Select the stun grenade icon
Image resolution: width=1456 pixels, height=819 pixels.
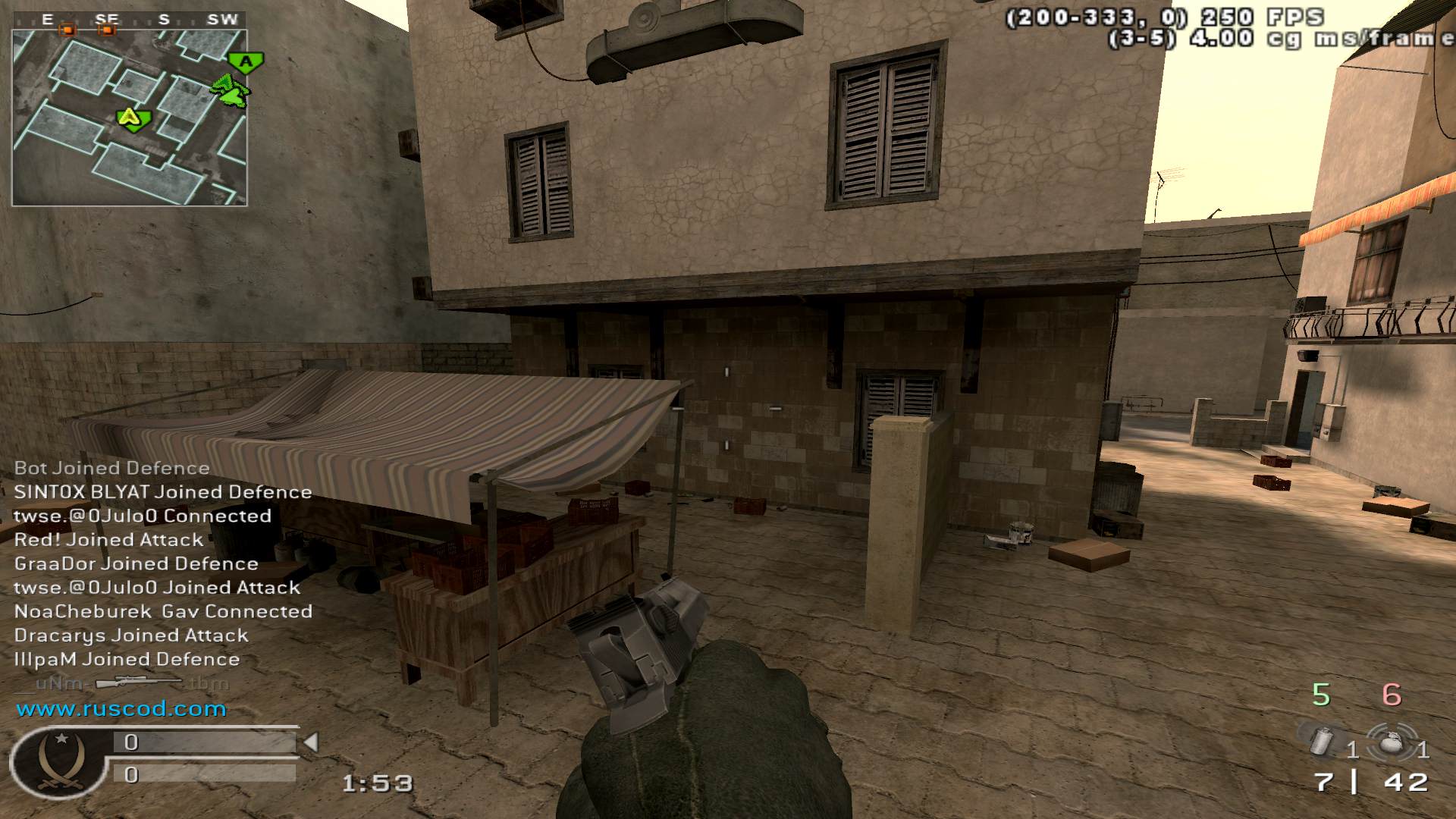tap(1392, 743)
